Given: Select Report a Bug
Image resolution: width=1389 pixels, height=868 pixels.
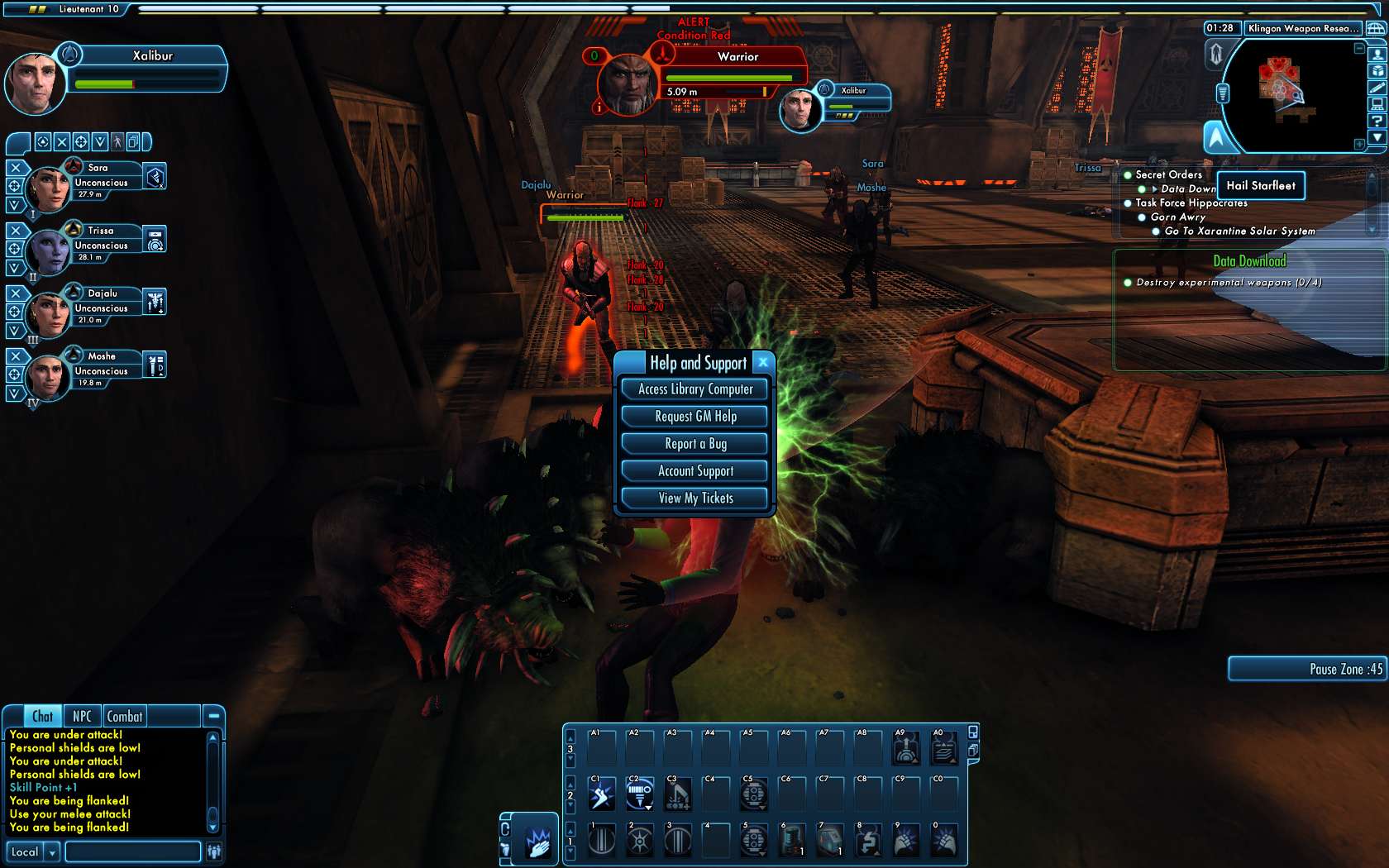Looking at the screenshot, I should tap(694, 444).
